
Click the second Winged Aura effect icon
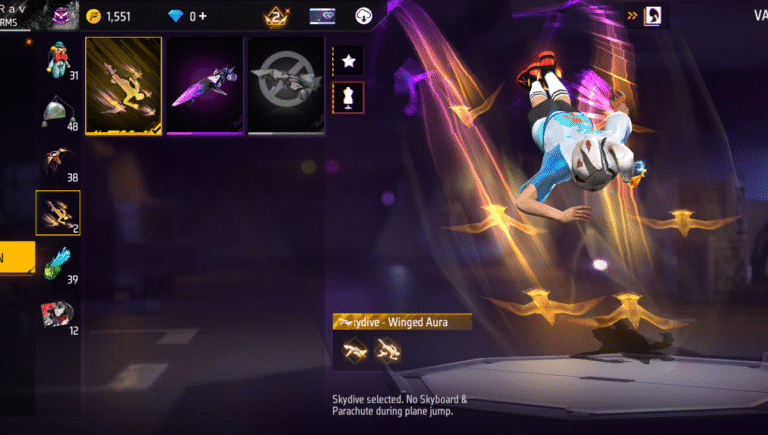[385, 348]
